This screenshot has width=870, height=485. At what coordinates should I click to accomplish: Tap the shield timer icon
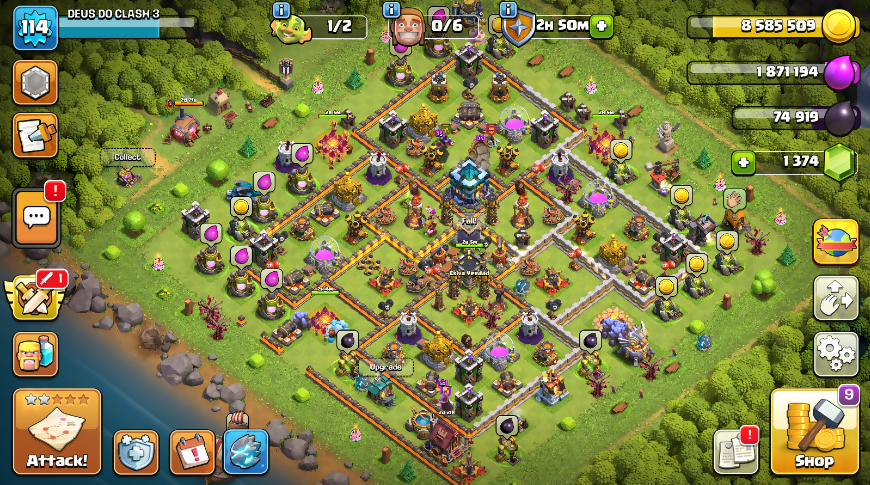[517, 27]
